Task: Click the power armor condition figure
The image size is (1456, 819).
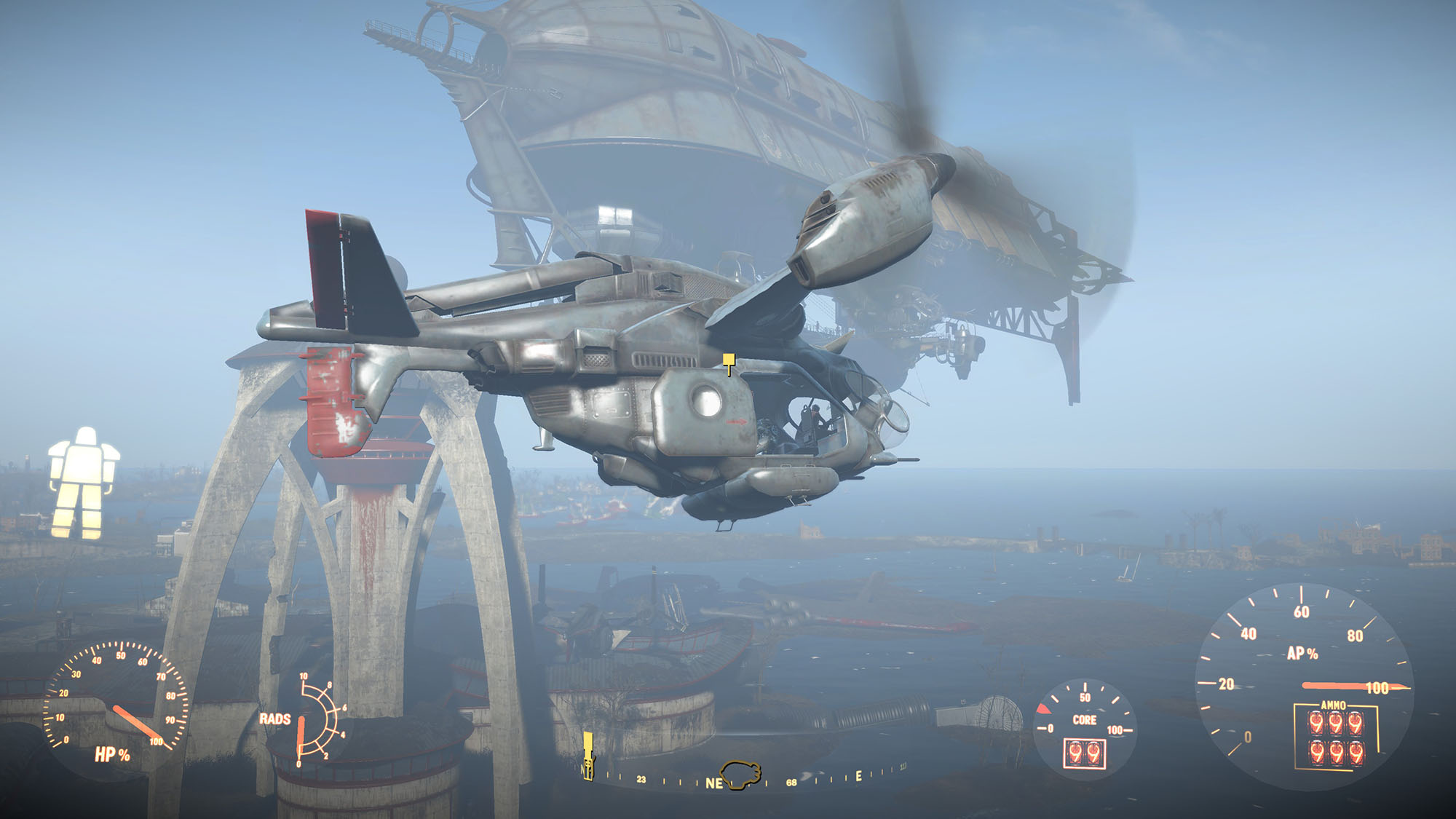Action: pyautogui.click(x=83, y=483)
